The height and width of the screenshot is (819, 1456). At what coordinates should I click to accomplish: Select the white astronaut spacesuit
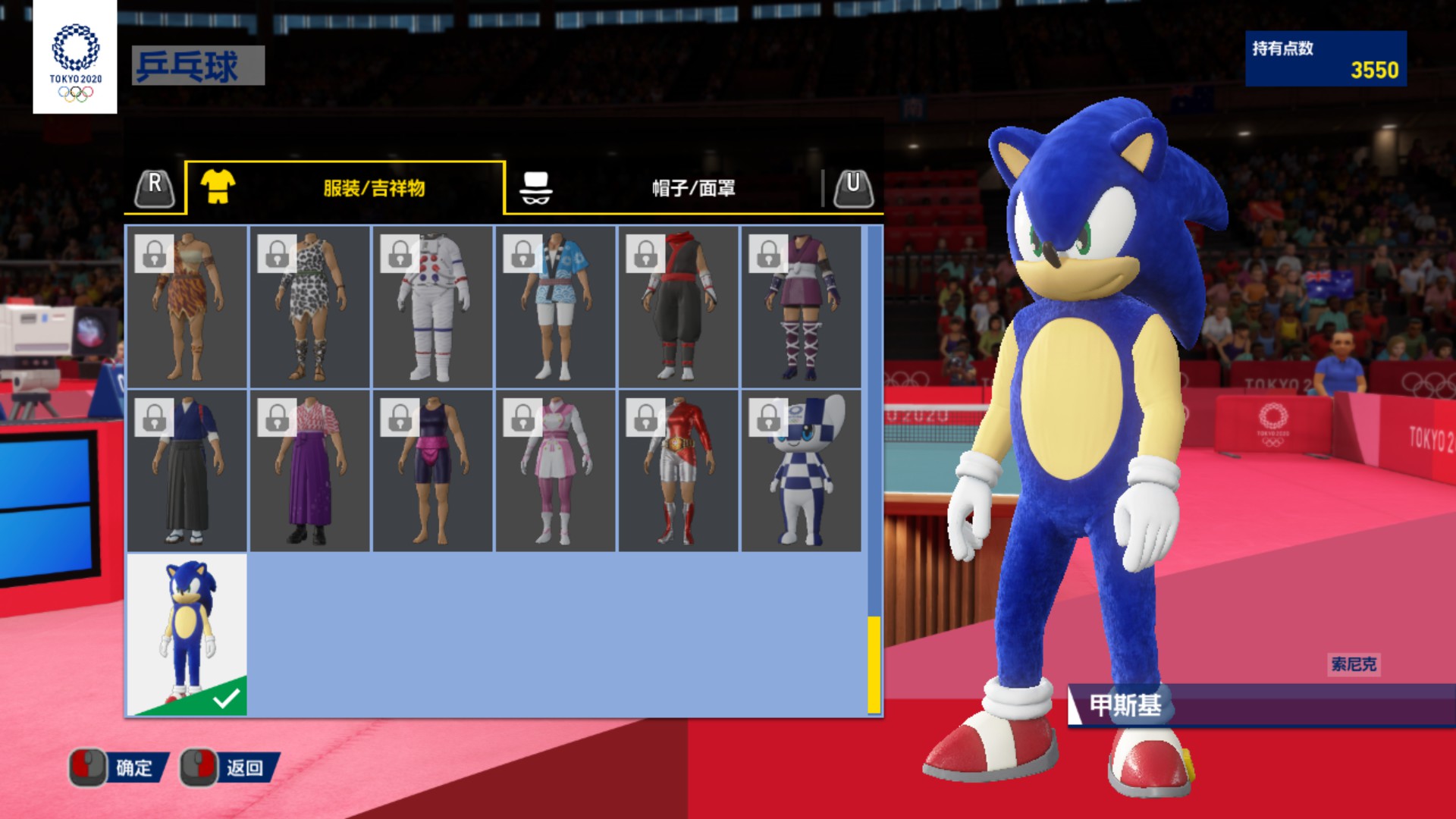click(433, 306)
